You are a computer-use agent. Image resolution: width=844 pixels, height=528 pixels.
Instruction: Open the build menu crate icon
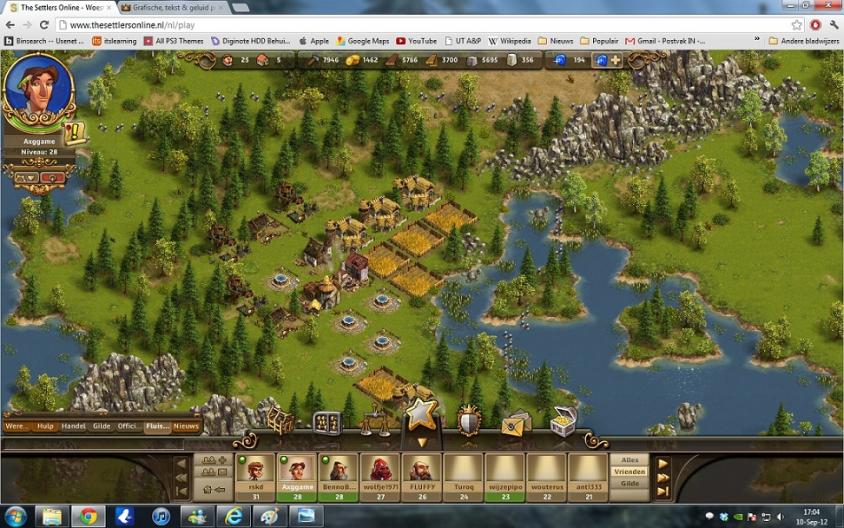click(281, 422)
